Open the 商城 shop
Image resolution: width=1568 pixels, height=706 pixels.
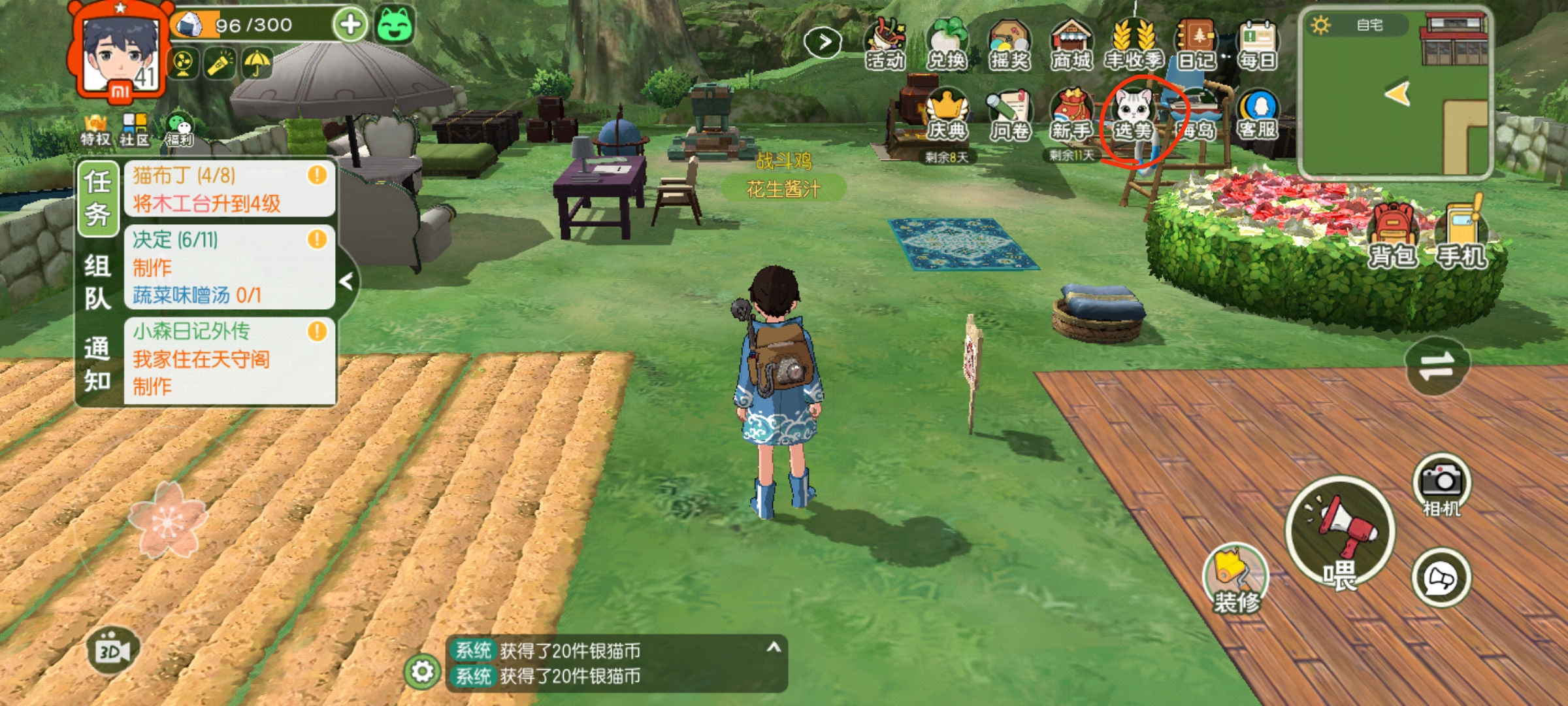[1071, 44]
